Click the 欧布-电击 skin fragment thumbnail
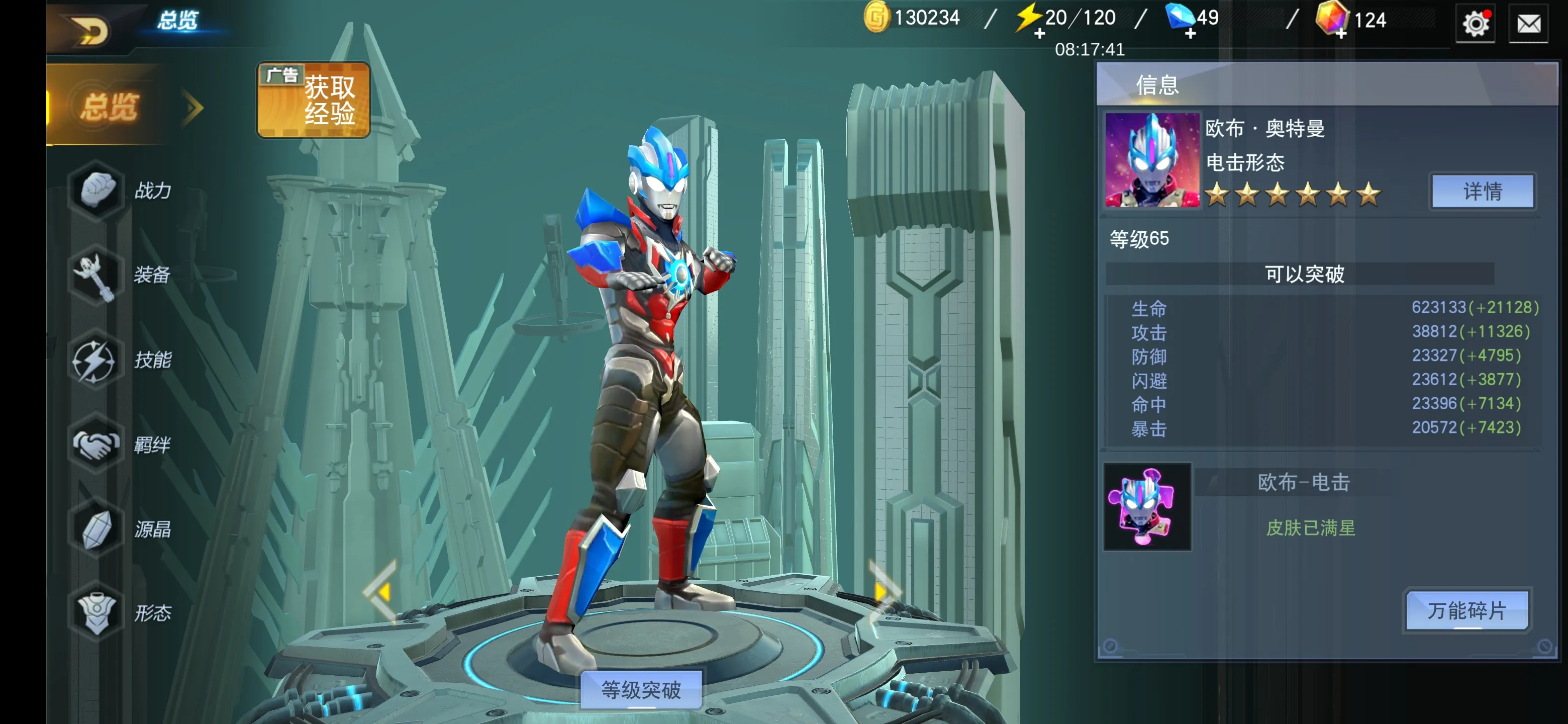 (1147, 507)
